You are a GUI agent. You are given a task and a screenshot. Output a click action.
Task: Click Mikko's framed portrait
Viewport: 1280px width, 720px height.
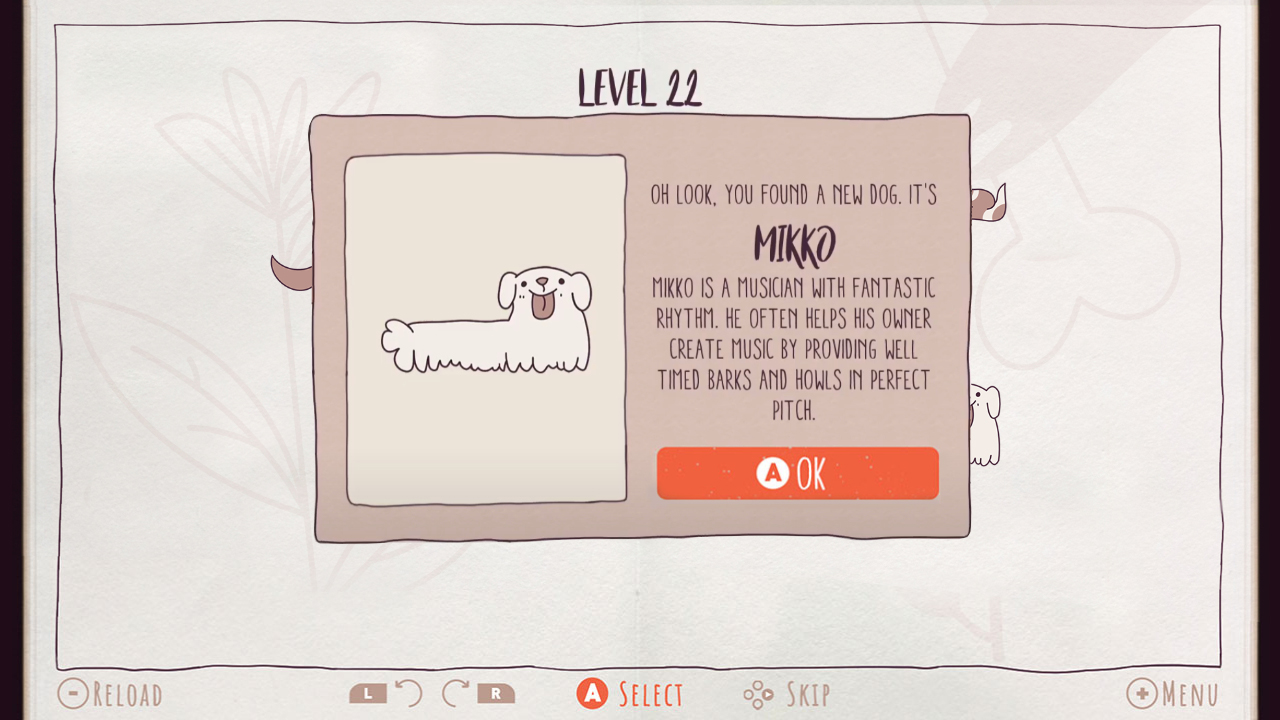coord(485,330)
